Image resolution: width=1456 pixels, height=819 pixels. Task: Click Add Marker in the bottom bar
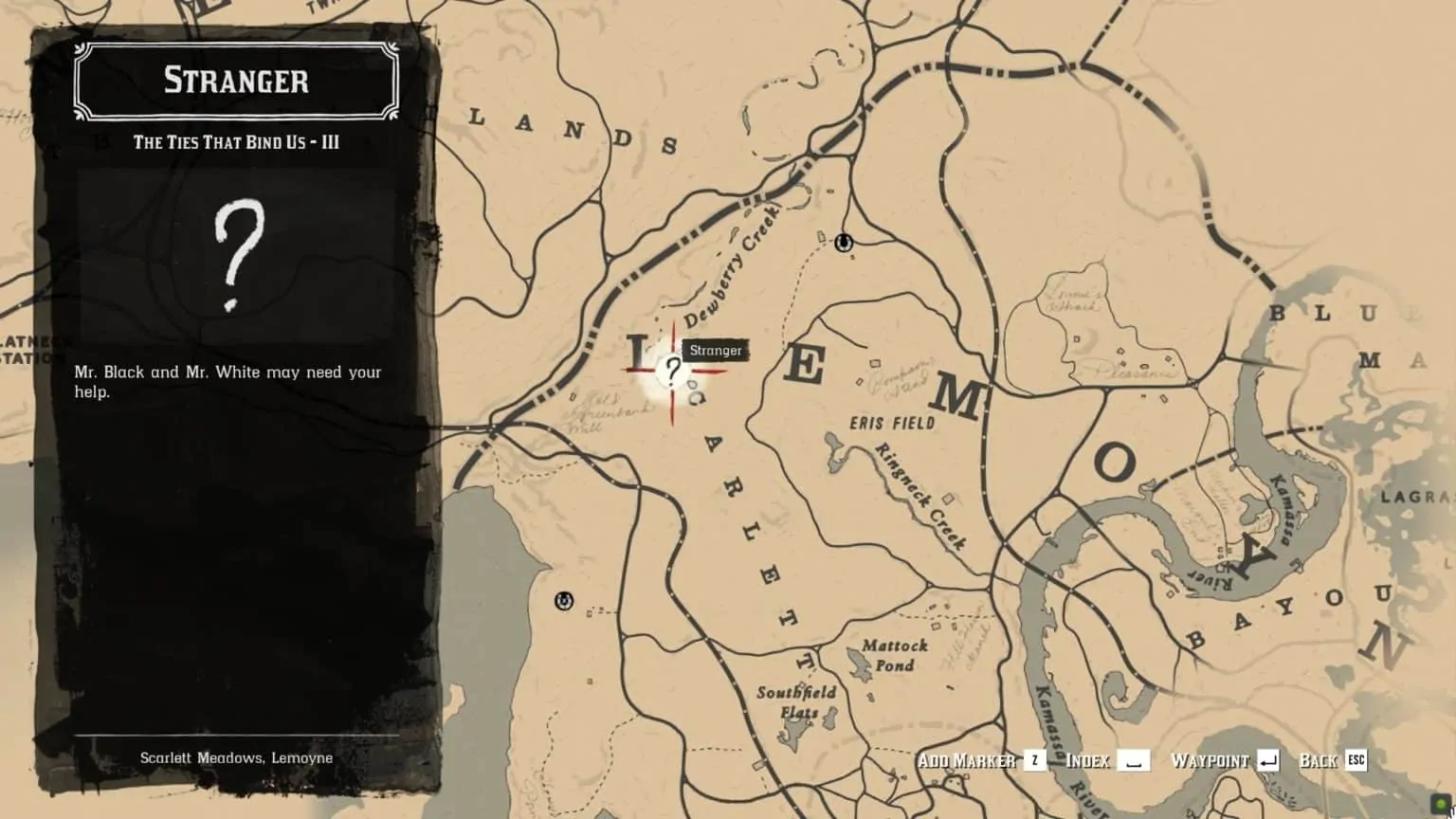[x=968, y=760]
